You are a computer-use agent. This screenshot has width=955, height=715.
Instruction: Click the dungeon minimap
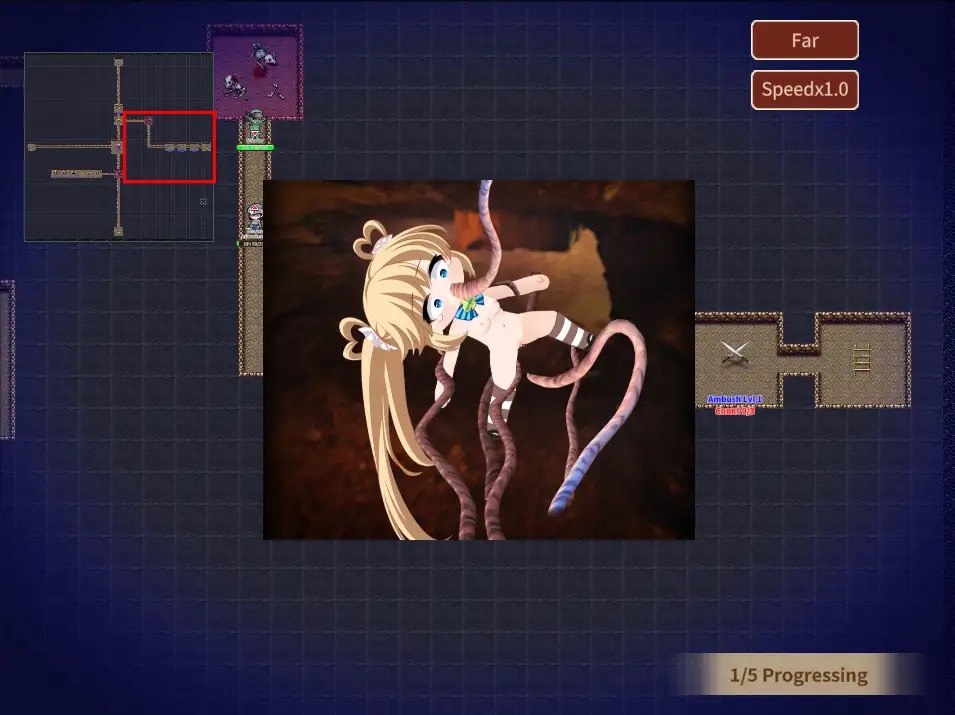[118, 147]
